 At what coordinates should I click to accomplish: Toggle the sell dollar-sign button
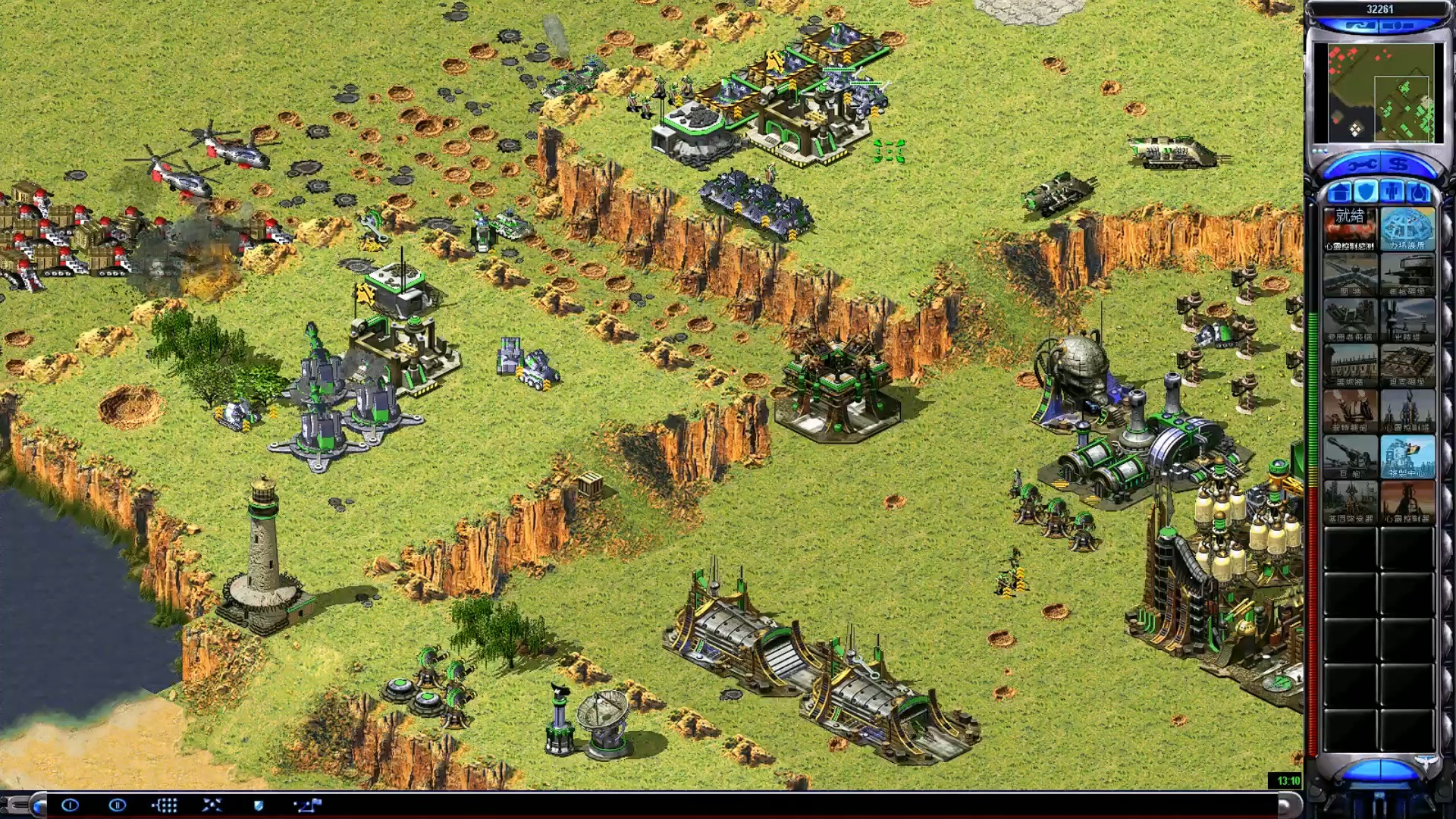1399,165
